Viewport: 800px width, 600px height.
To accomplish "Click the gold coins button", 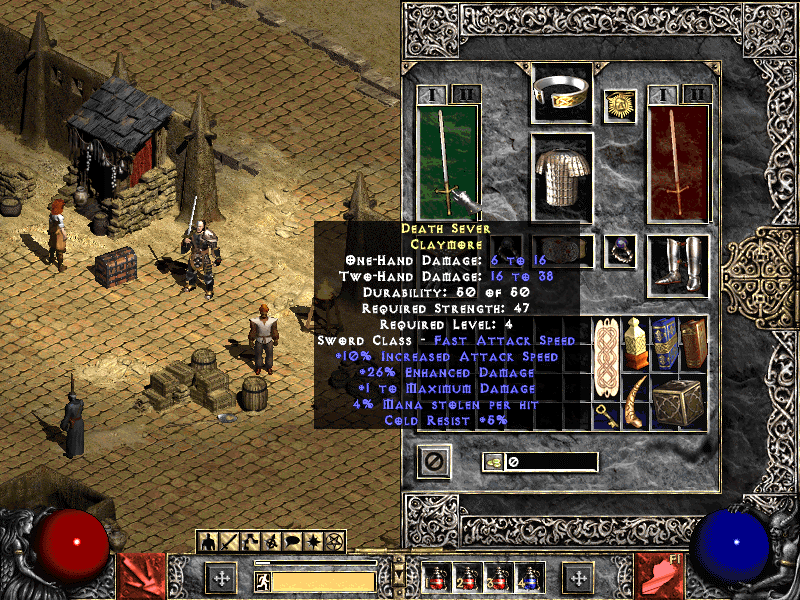I will coord(494,462).
